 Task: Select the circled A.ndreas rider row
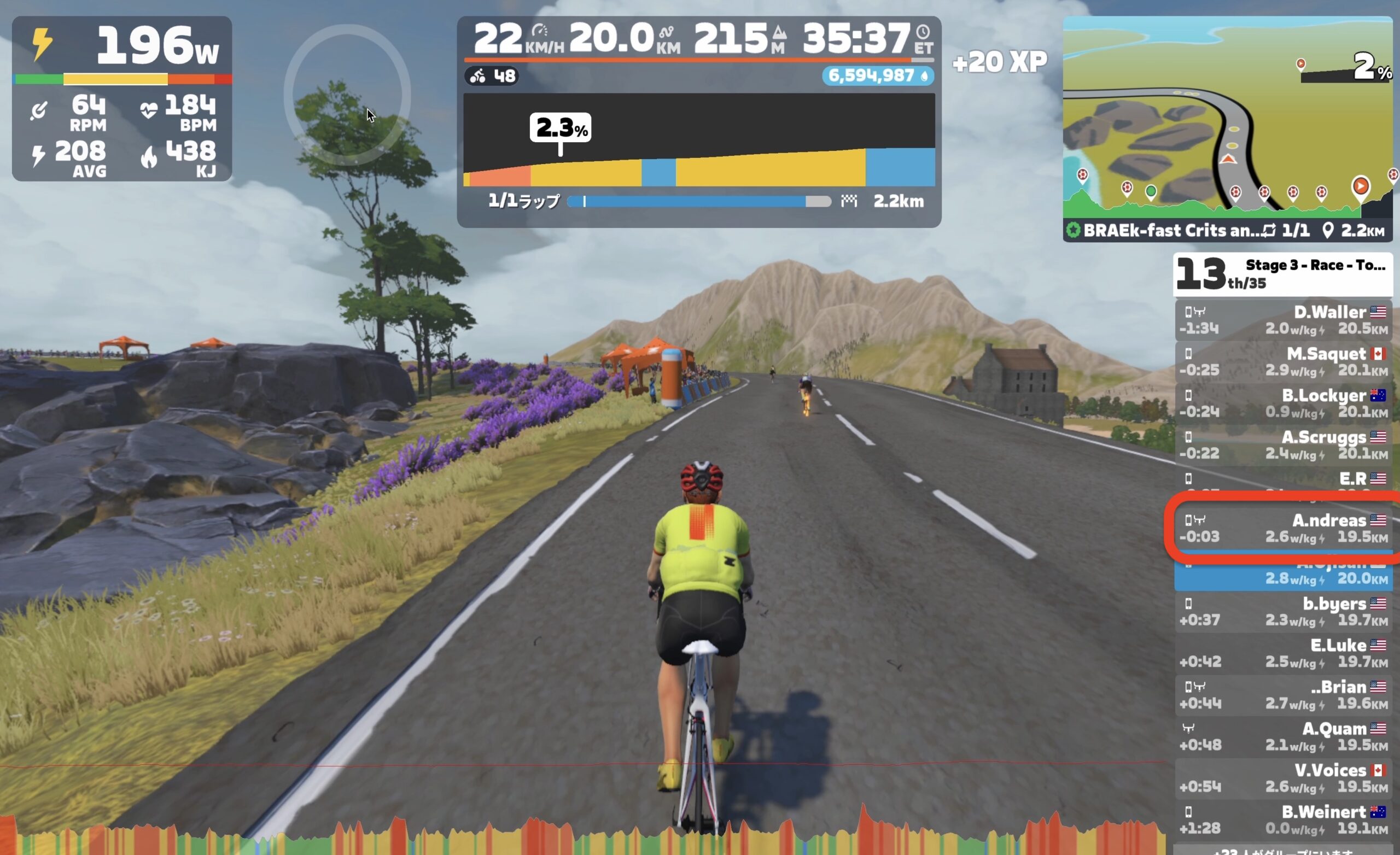1283,528
